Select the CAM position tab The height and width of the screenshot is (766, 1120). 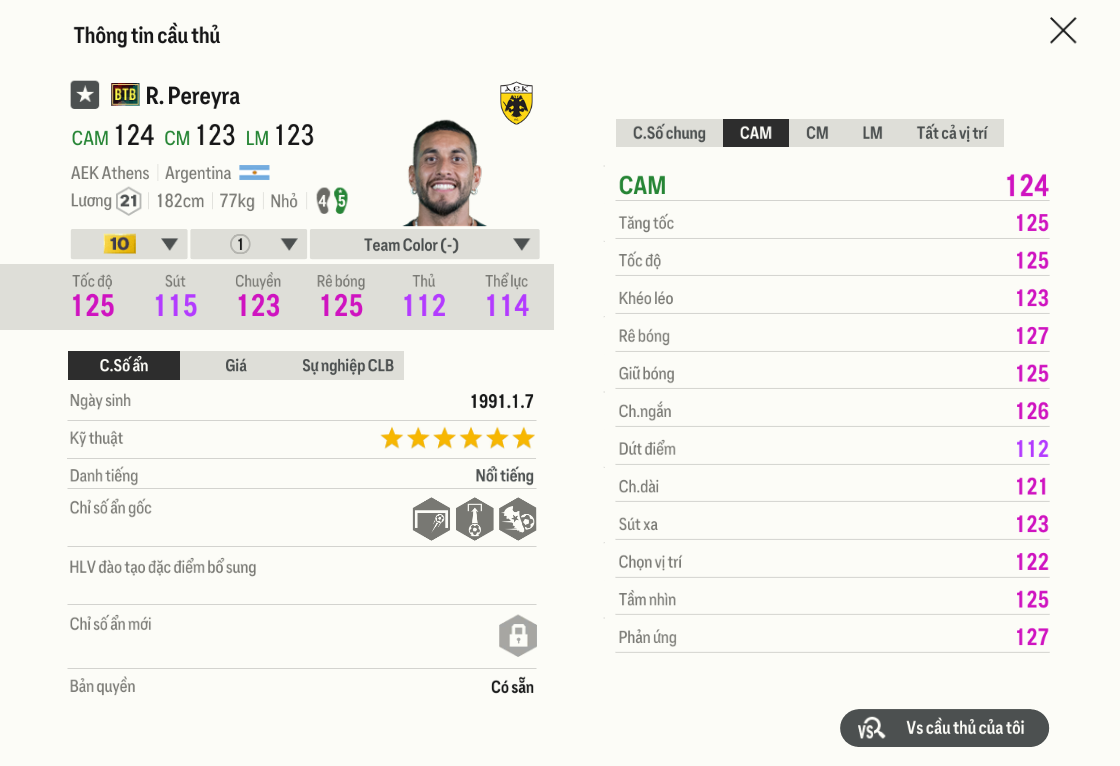click(756, 133)
